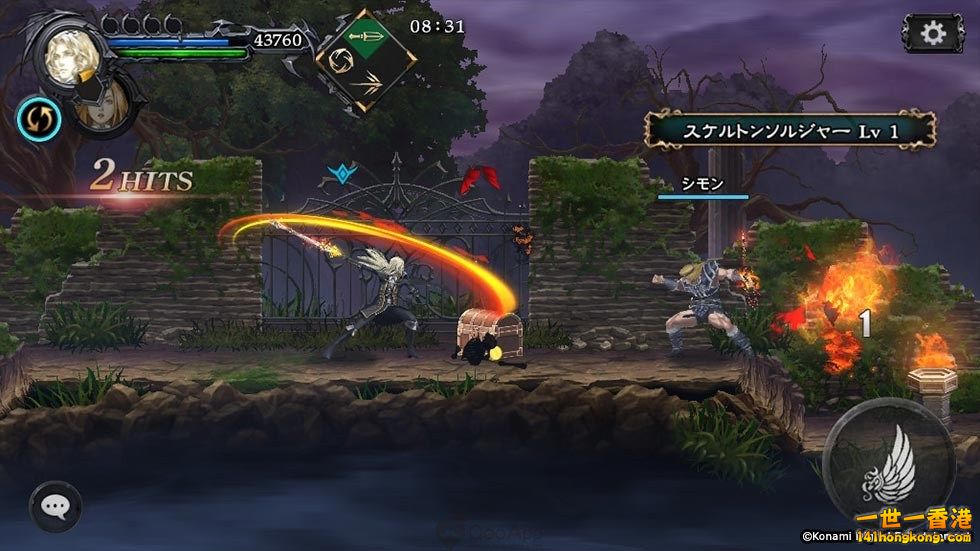Activate the winged skill button
The height and width of the screenshot is (551, 980).
888,464
